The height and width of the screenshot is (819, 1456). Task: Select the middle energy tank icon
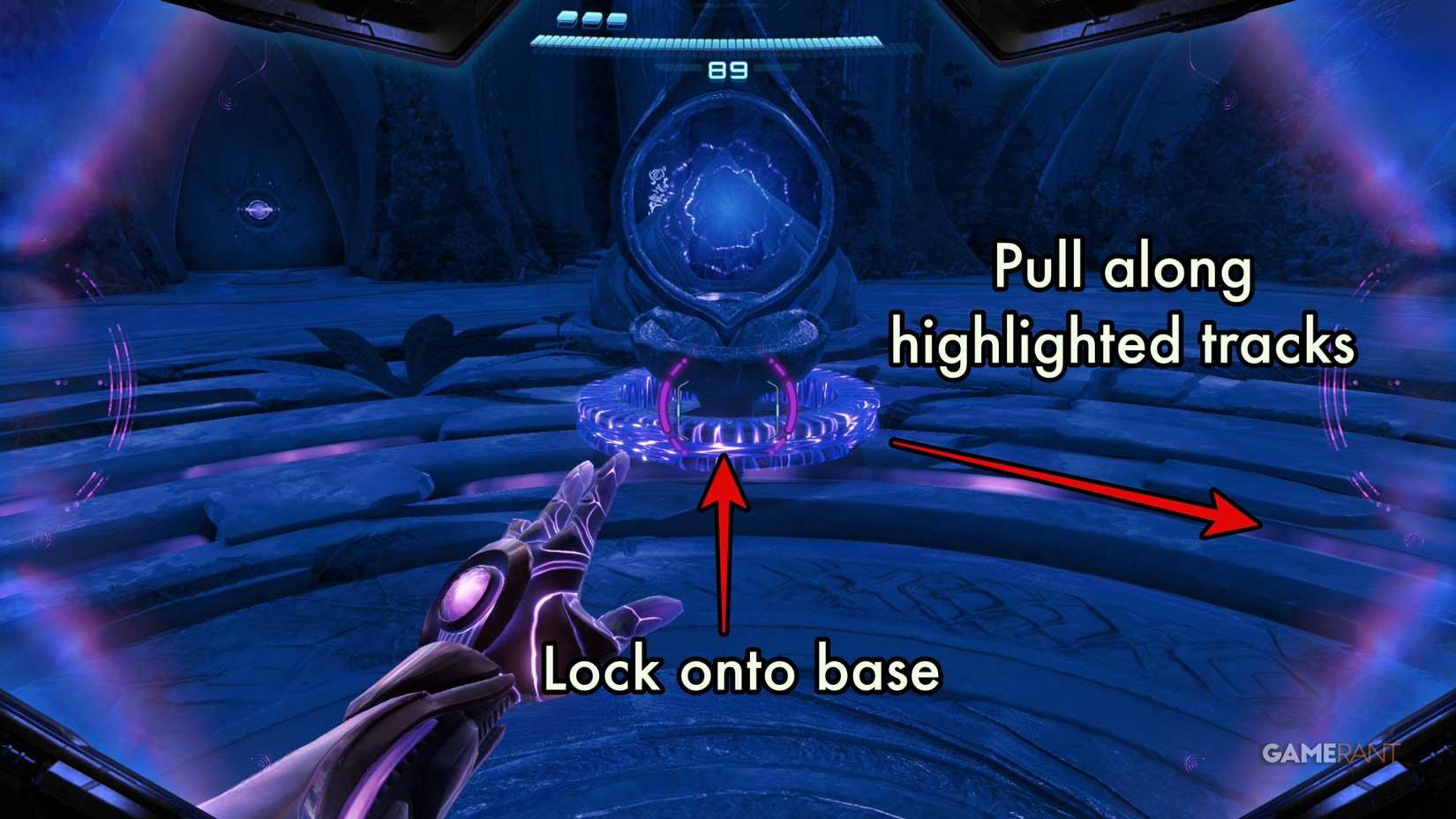(x=590, y=19)
